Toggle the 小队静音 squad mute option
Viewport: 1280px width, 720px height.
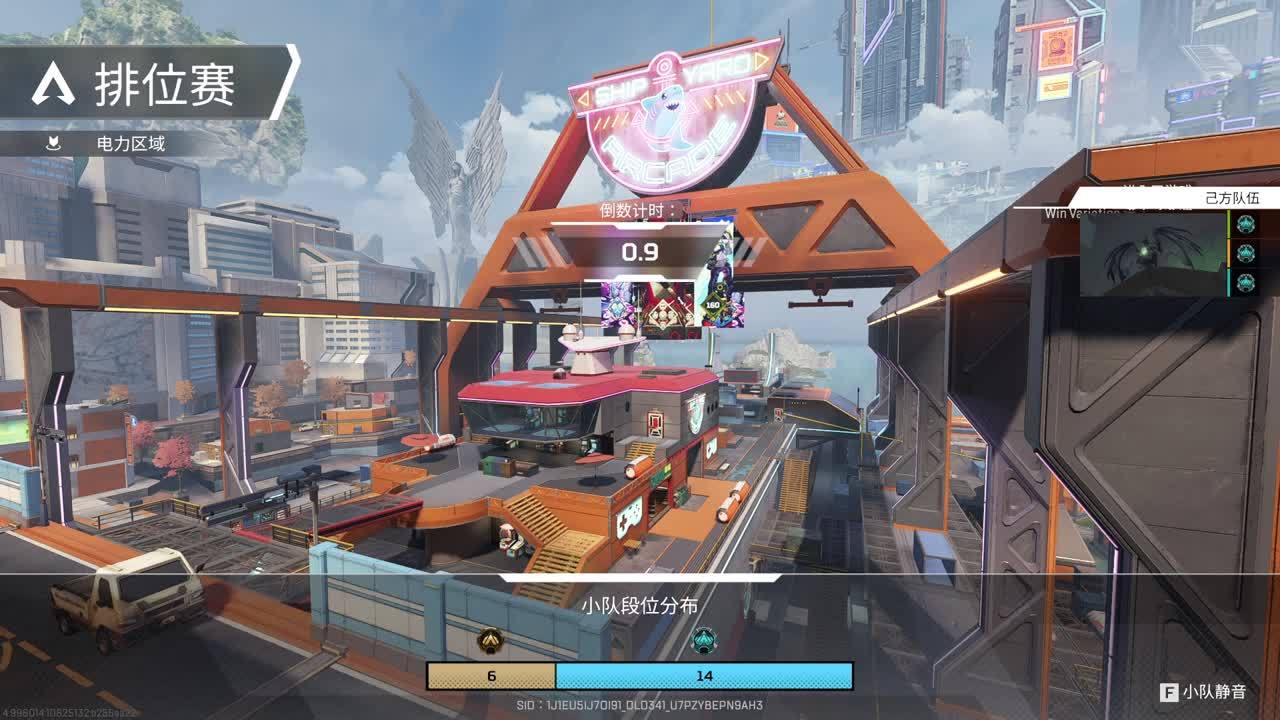coord(1204,692)
